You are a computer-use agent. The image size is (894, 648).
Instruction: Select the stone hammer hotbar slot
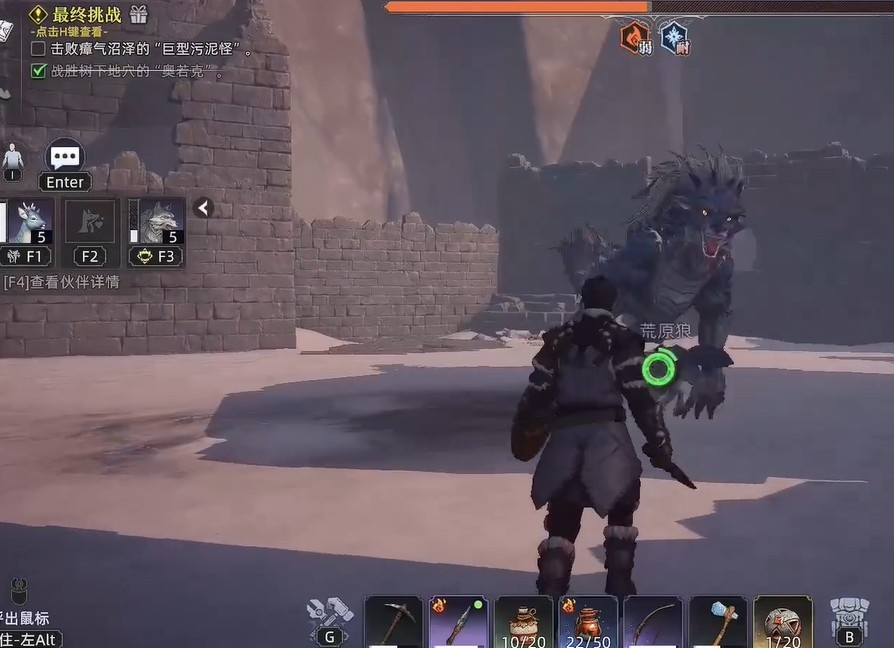pos(718,621)
